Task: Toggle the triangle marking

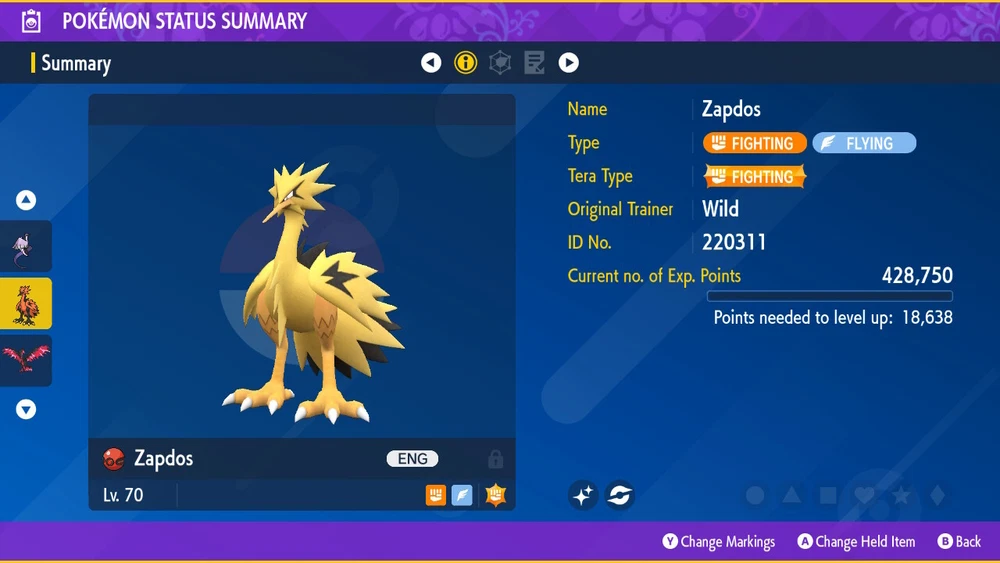Action: [x=792, y=495]
